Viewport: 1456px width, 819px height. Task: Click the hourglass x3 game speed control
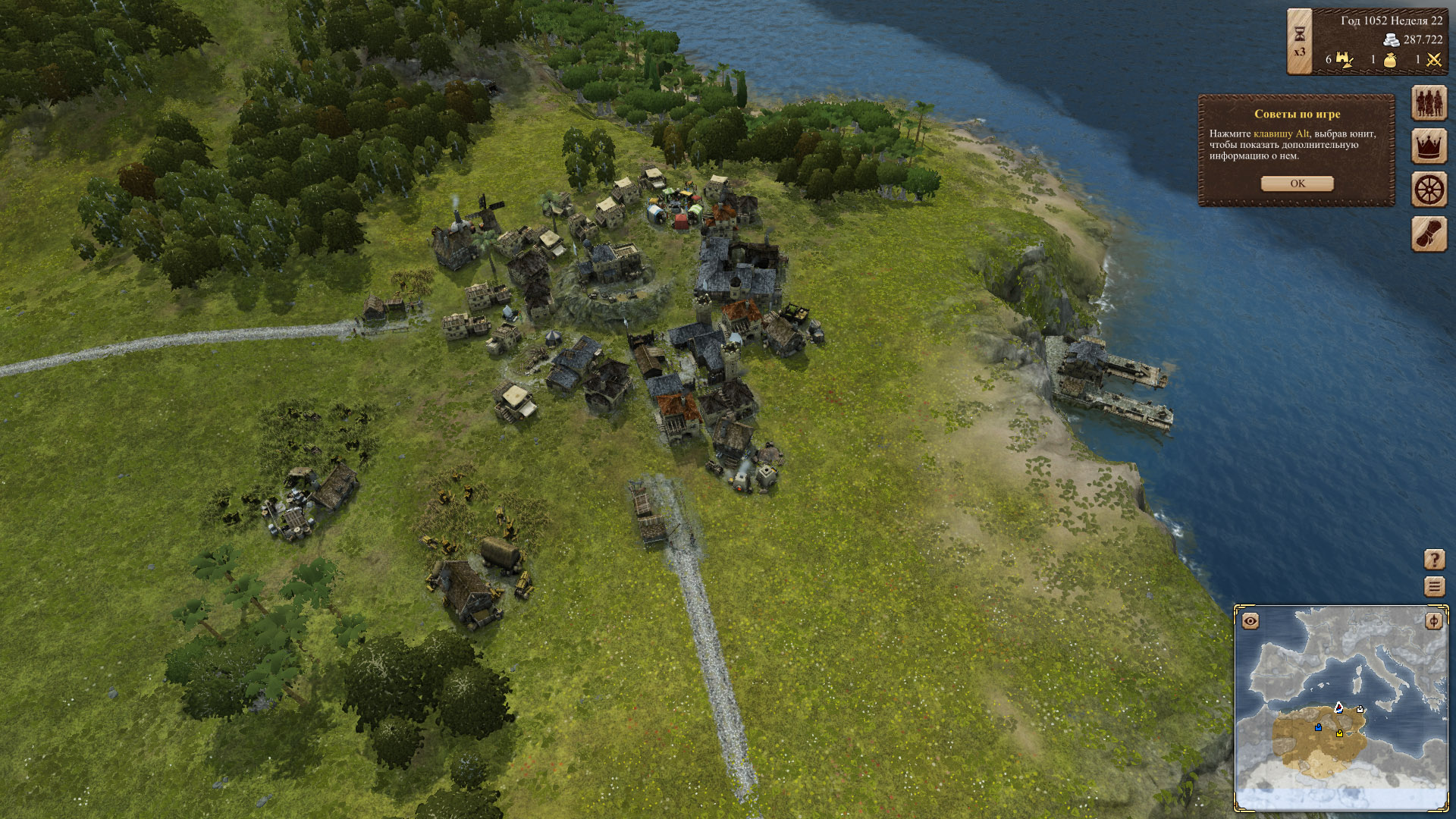(x=1299, y=42)
